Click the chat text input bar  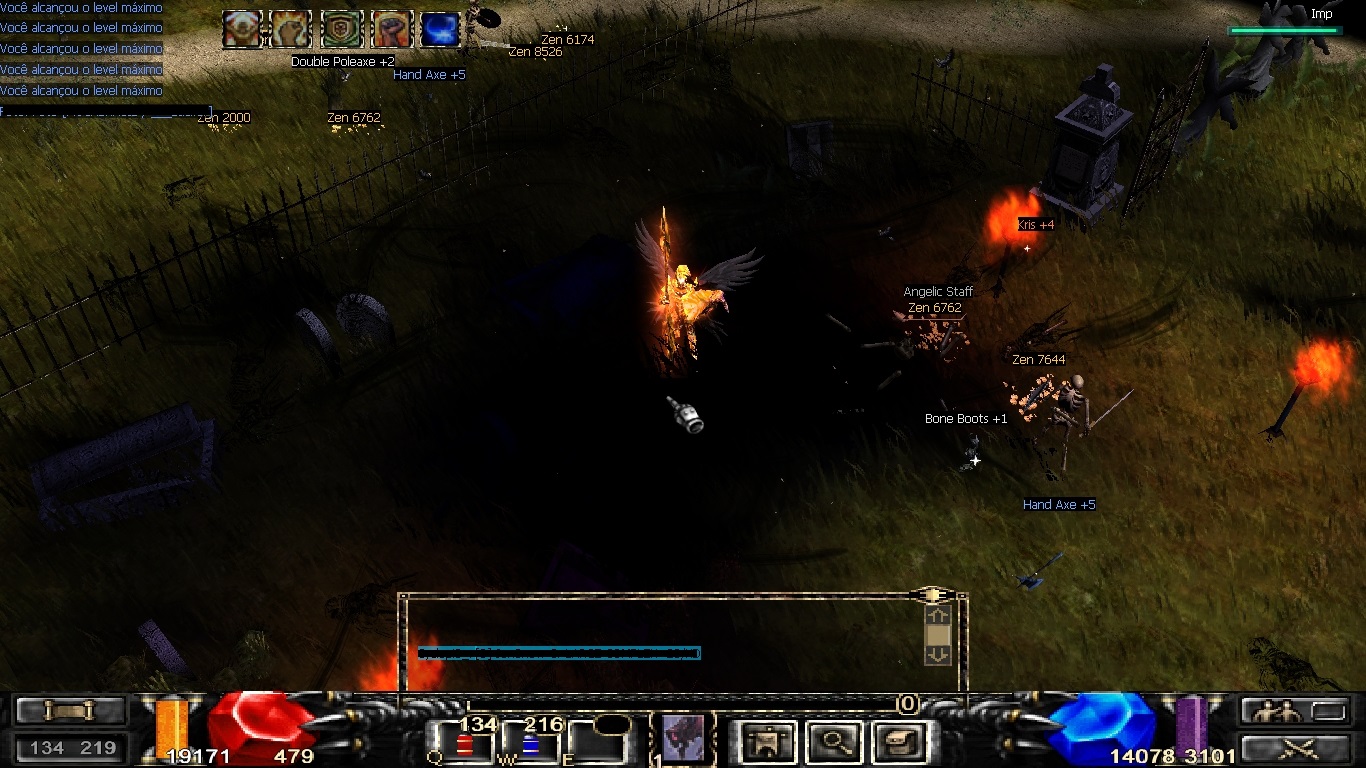click(x=559, y=653)
